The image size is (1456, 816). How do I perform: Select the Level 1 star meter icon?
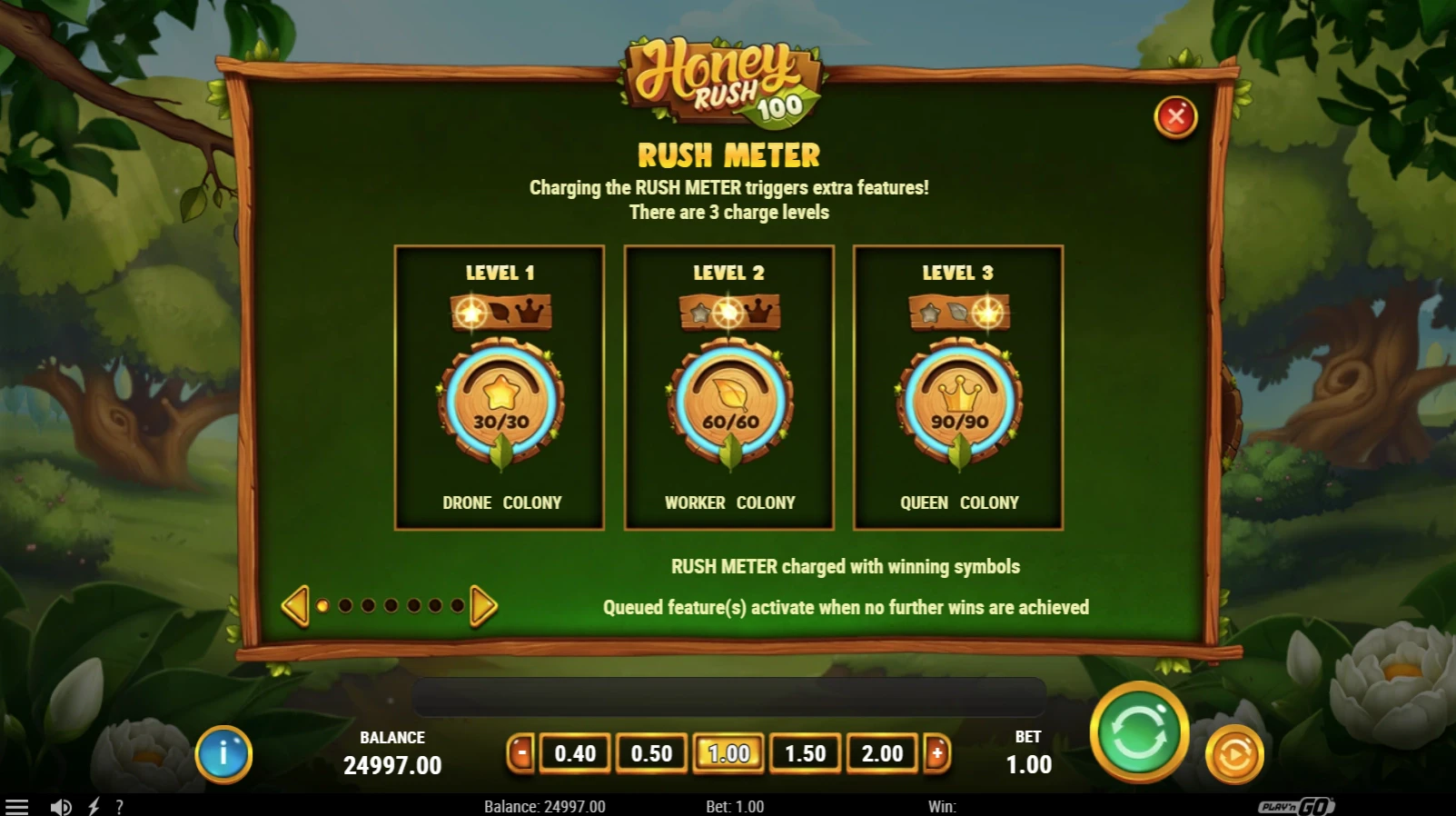click(x=499, y=400)
